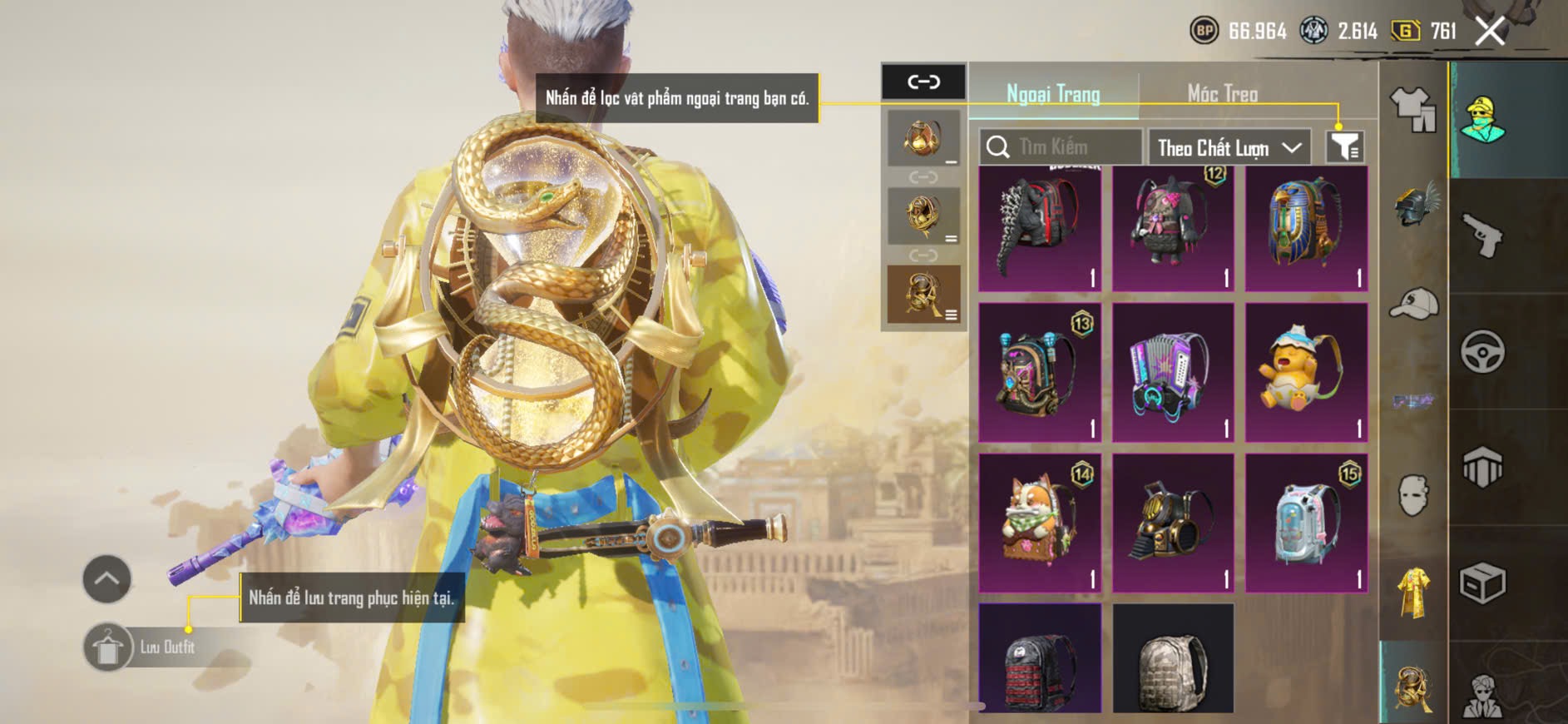
Task: Expand the round up-arrow button
Action: [x=106, y=578]
